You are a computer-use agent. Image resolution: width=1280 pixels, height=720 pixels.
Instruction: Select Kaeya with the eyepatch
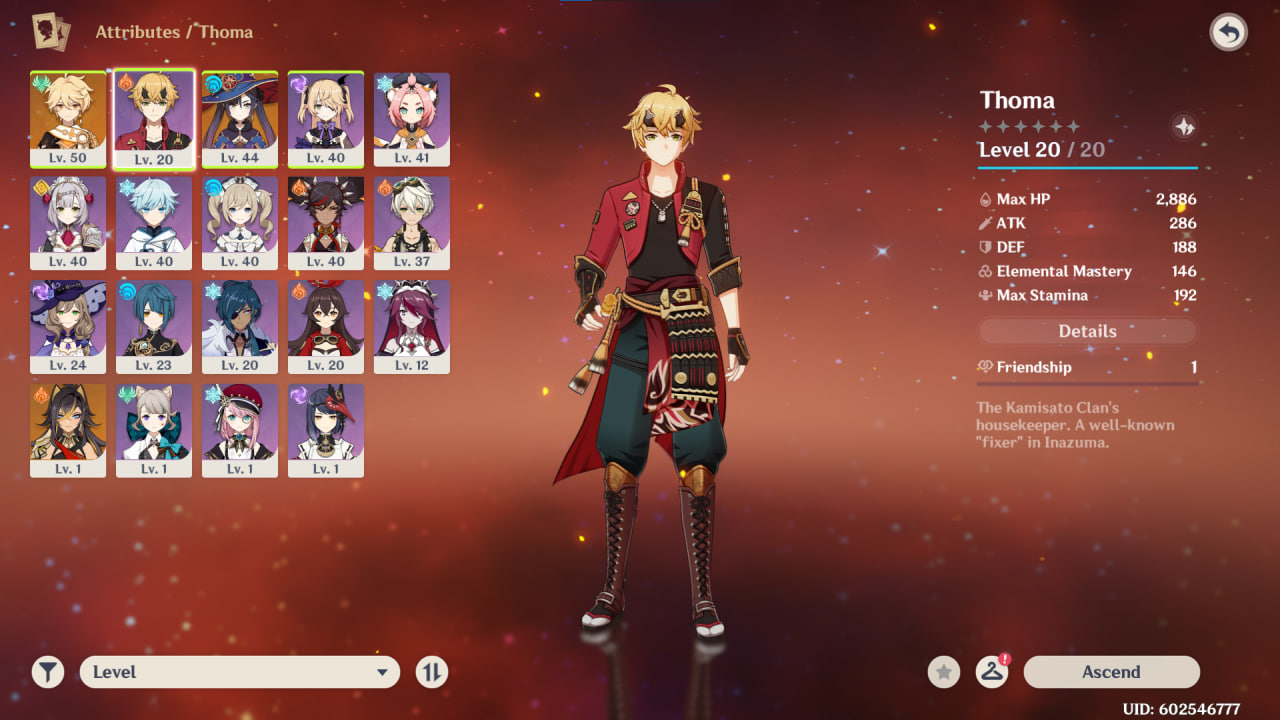240,326
